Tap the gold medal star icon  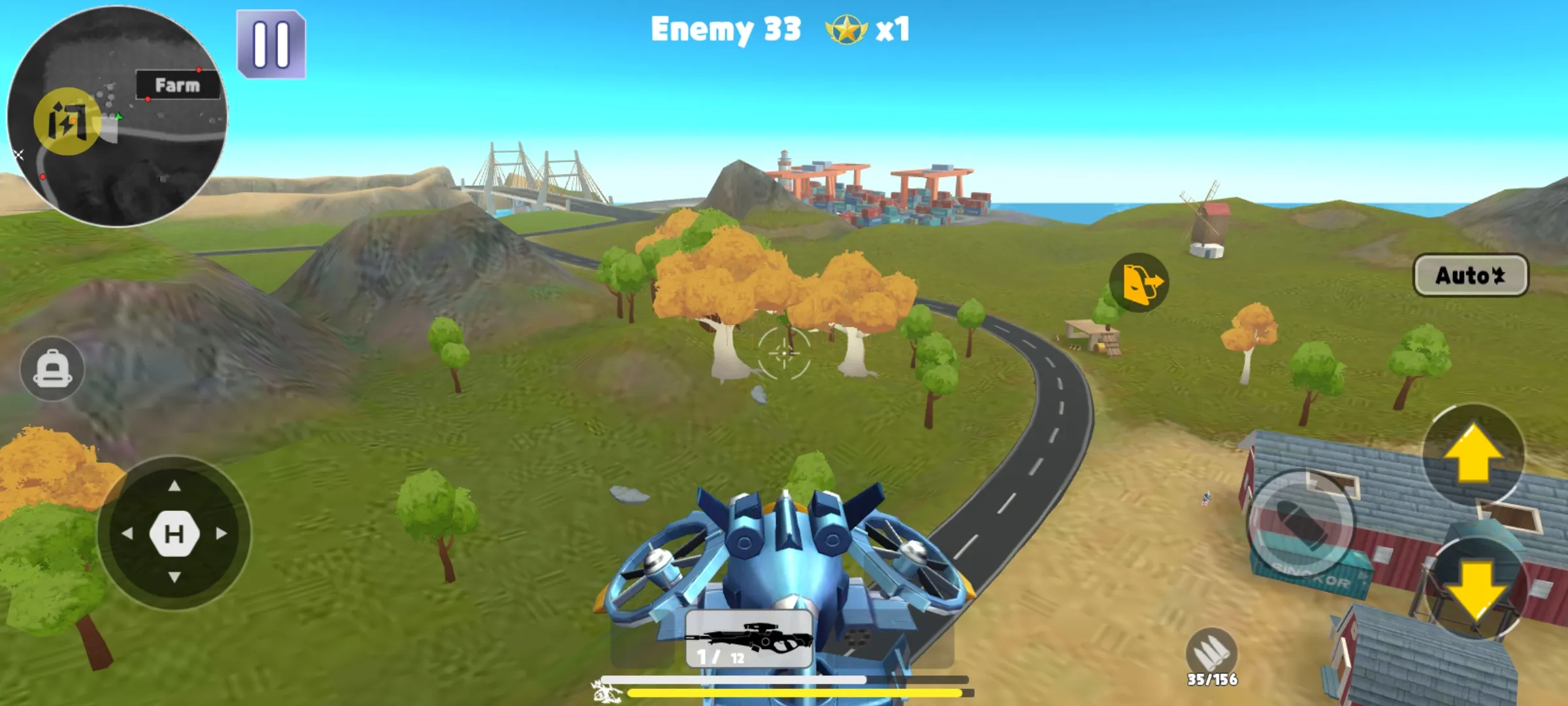[843, 29]
